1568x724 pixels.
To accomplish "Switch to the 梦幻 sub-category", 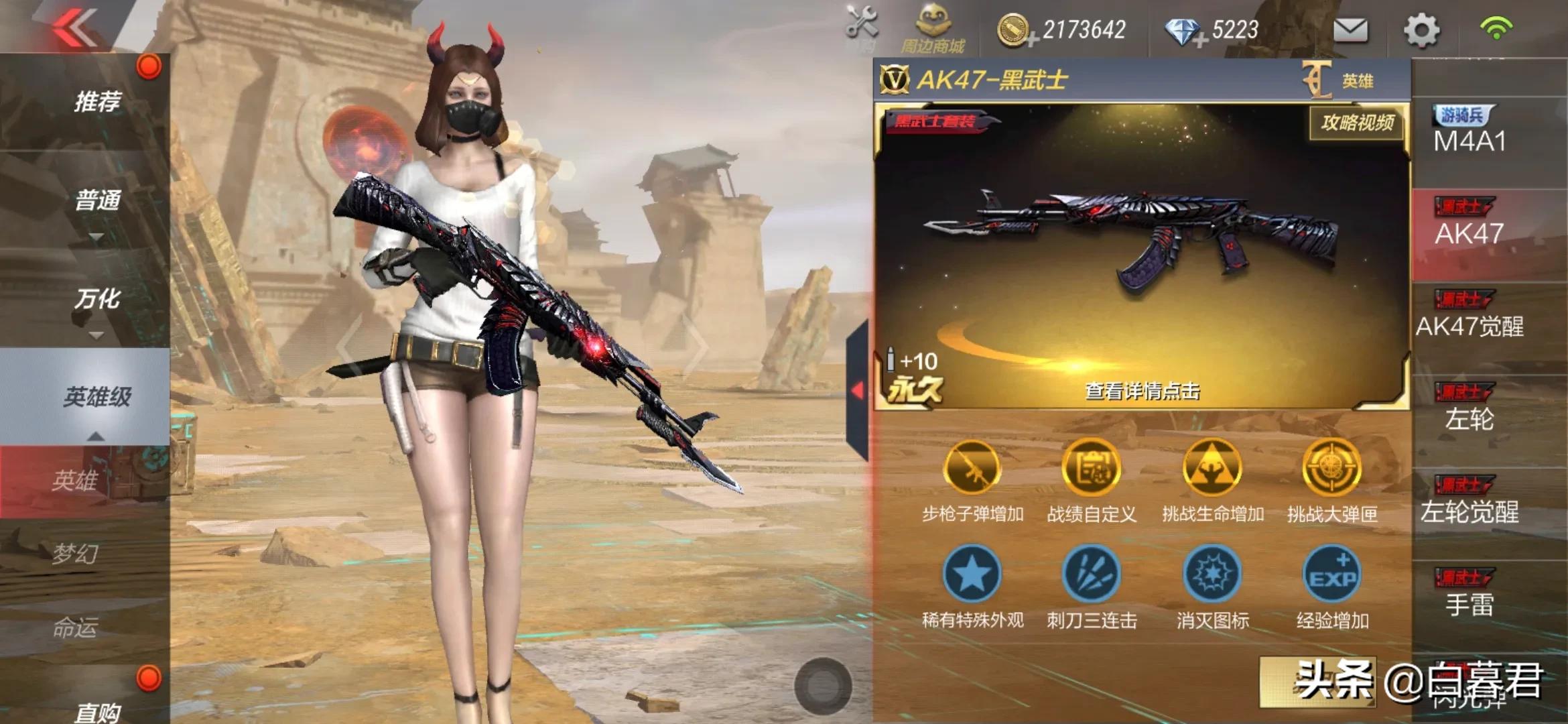I will [75, 554].
